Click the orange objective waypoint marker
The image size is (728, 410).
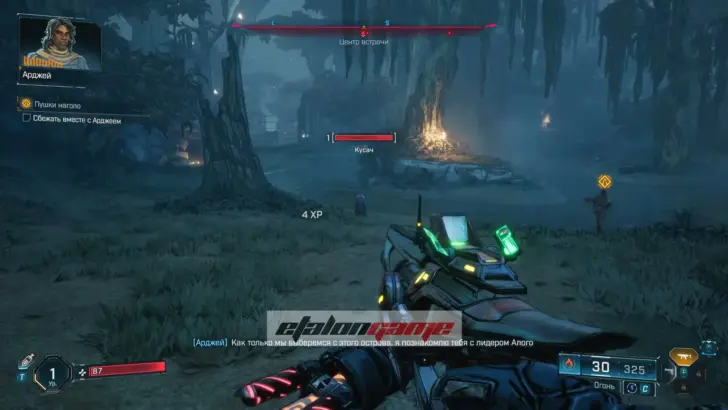(x=604, y=181)
